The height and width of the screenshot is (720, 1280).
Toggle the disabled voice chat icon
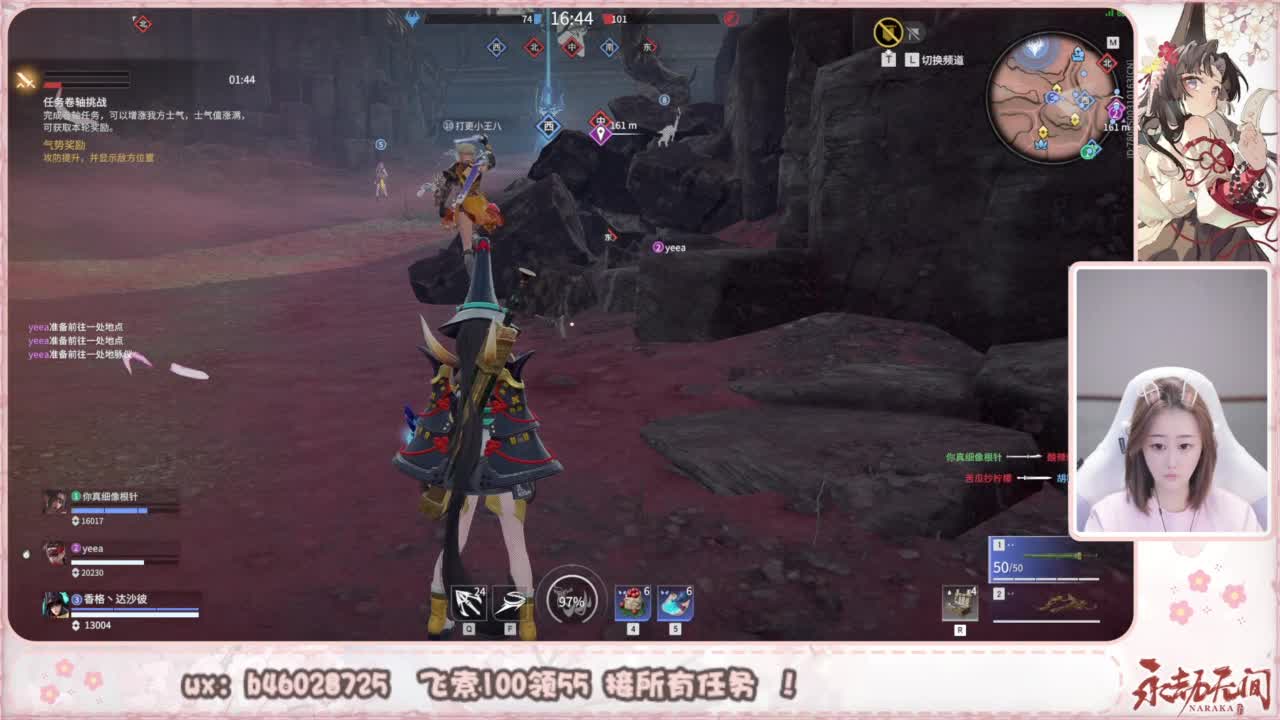point(913,31)
